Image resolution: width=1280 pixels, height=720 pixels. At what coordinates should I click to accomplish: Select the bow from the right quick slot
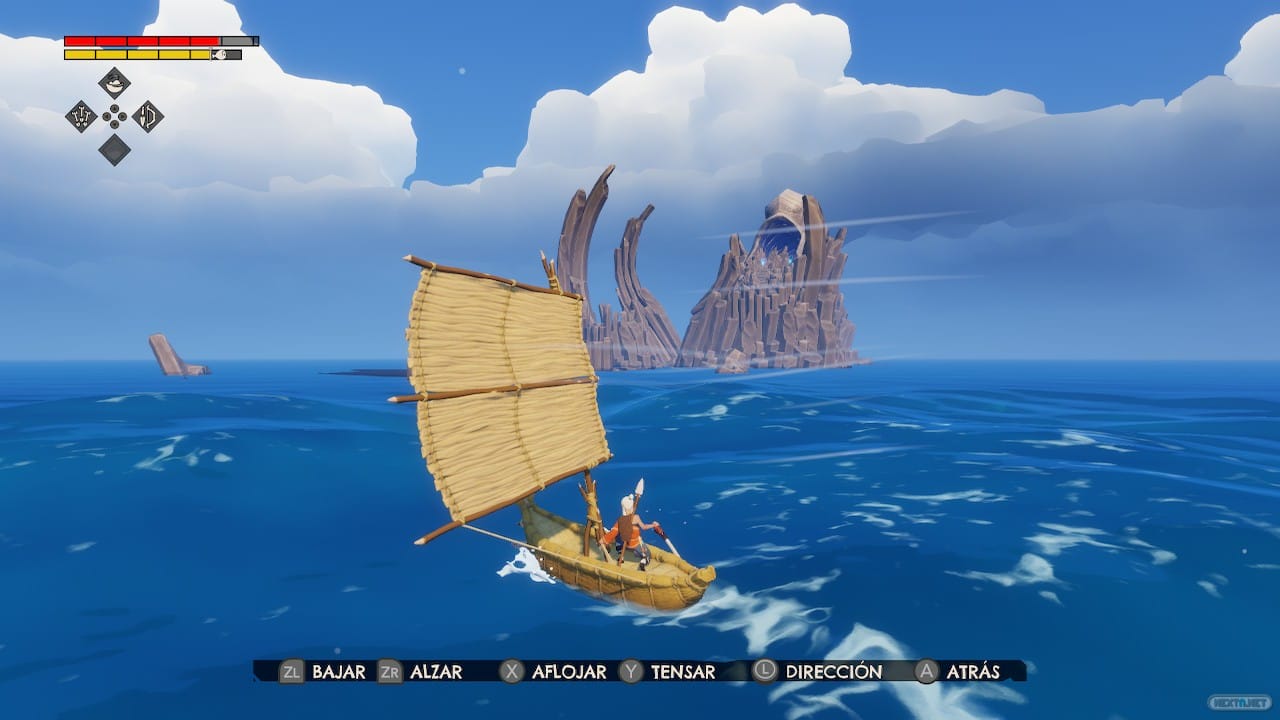pos(148,116)
